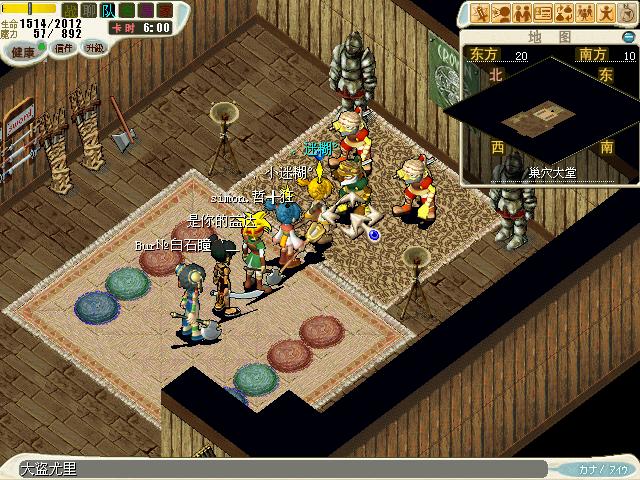Focus the chat input bar

[280, 468]
